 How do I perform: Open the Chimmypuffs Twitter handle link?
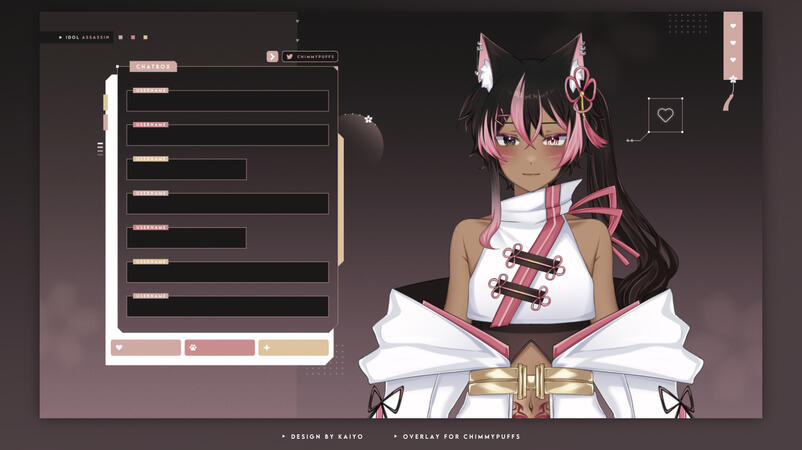(310, 57)
